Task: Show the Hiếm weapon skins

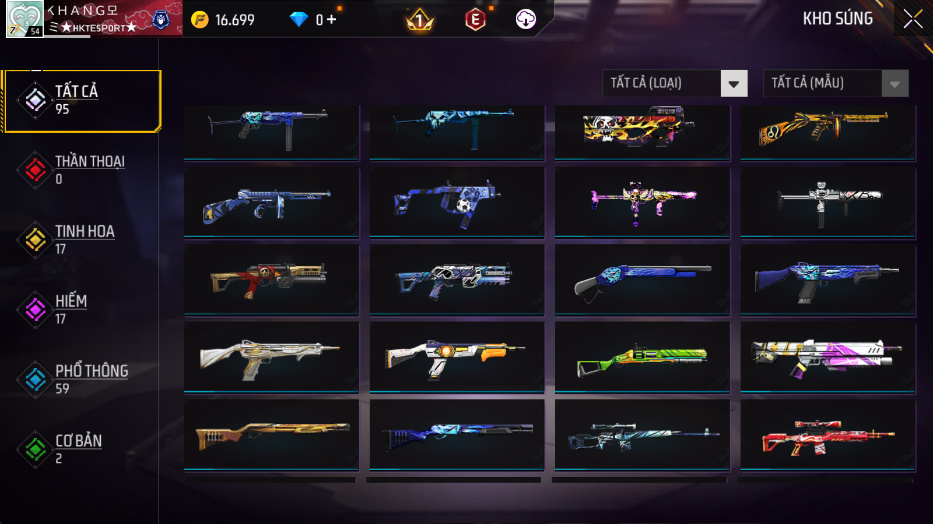Action: (70, 310)
